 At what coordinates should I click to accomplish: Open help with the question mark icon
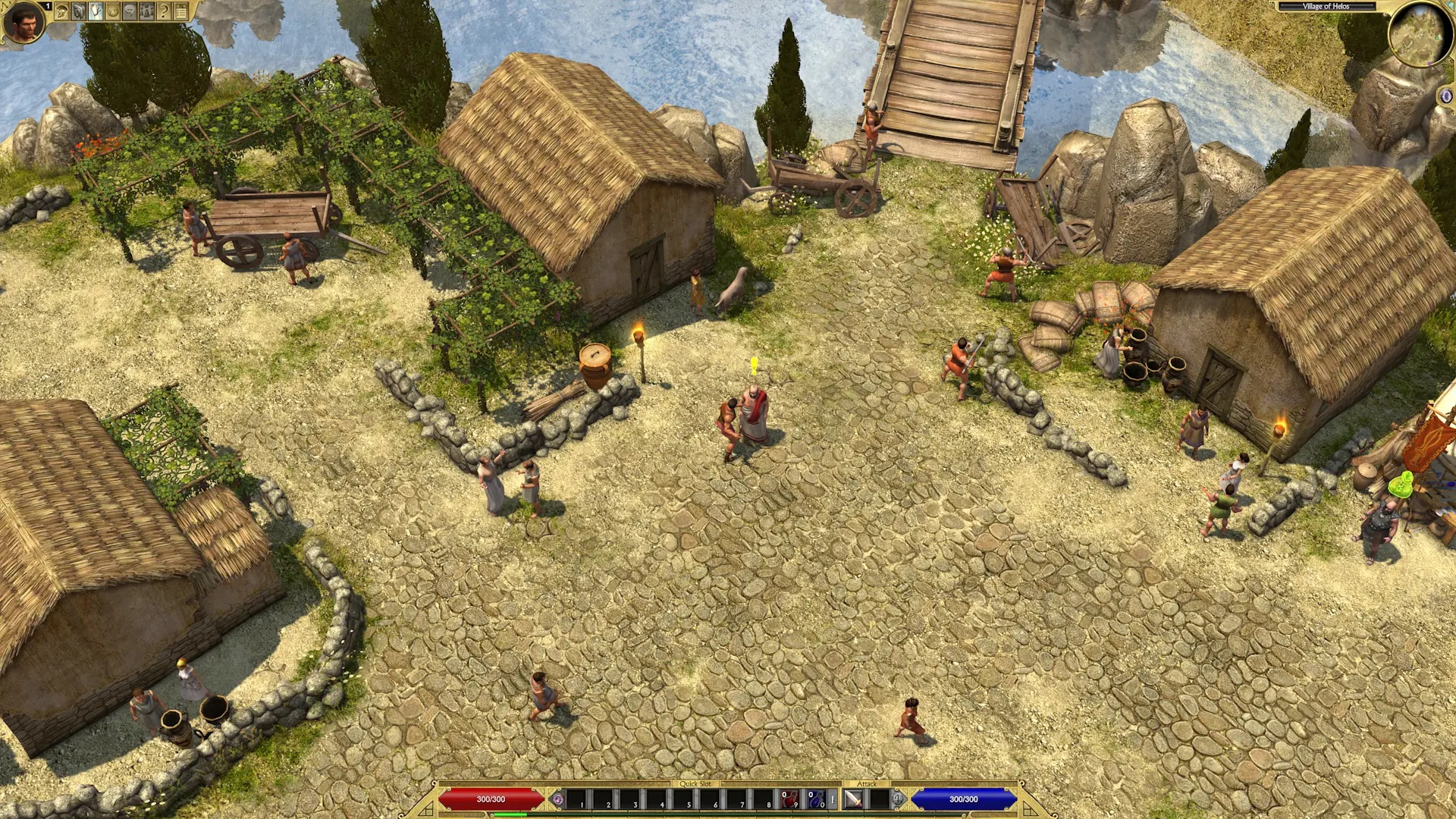coord(164,11)
